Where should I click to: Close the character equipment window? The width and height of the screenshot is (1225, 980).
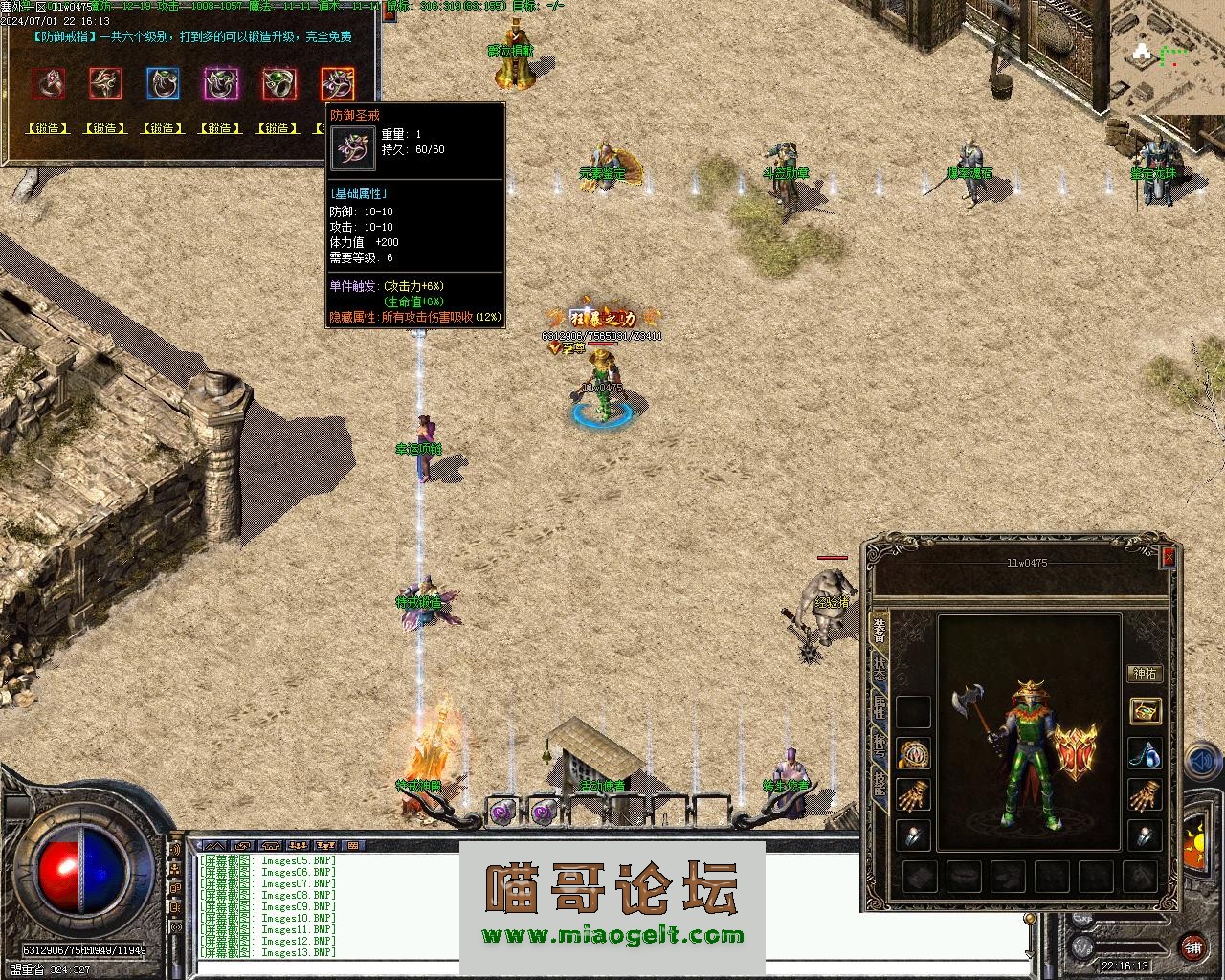pyautogui.click(x=1168, y=558)
